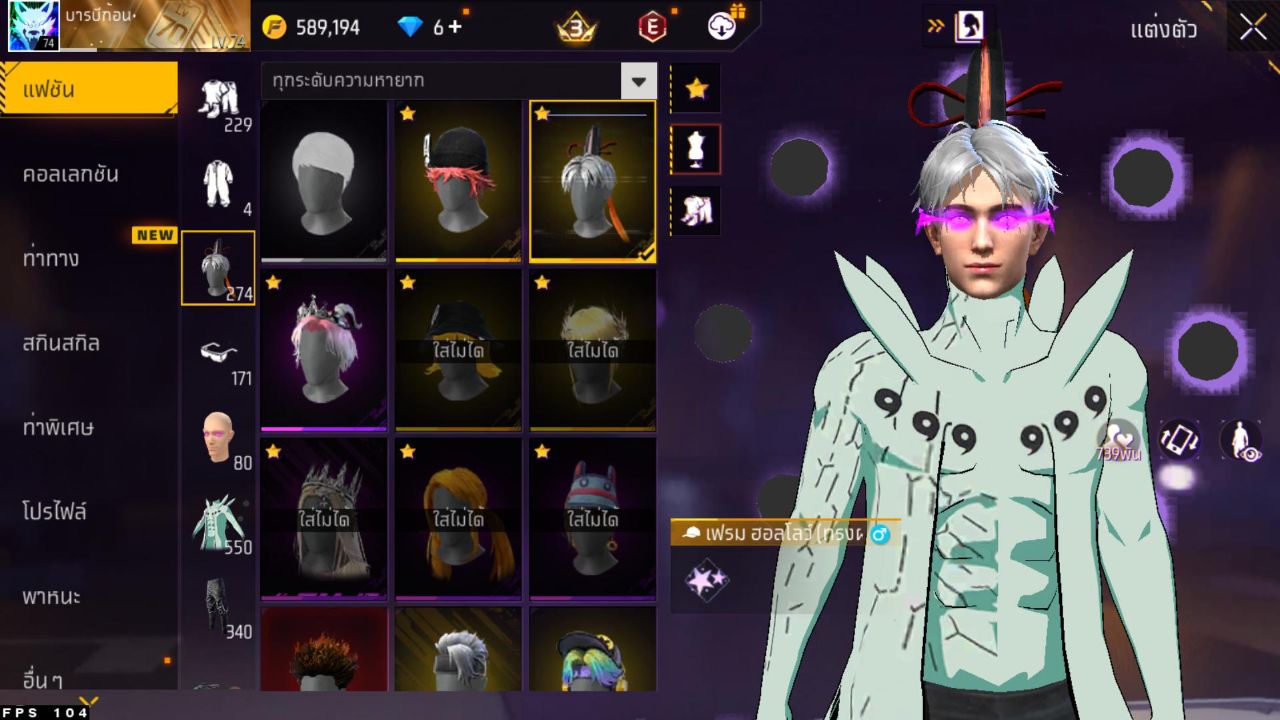1280x720 pixels.
Task: Add diamonds using the plus button
Action: (455, 27)
